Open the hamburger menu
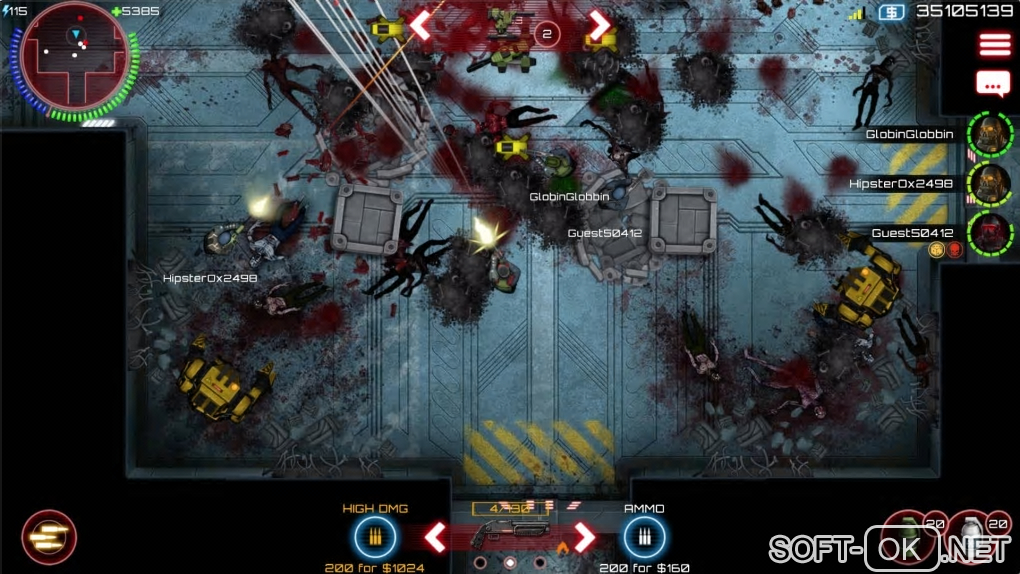Image resolution: width=1020 pixels, height=574 pixels. click(x=994, y=46)
